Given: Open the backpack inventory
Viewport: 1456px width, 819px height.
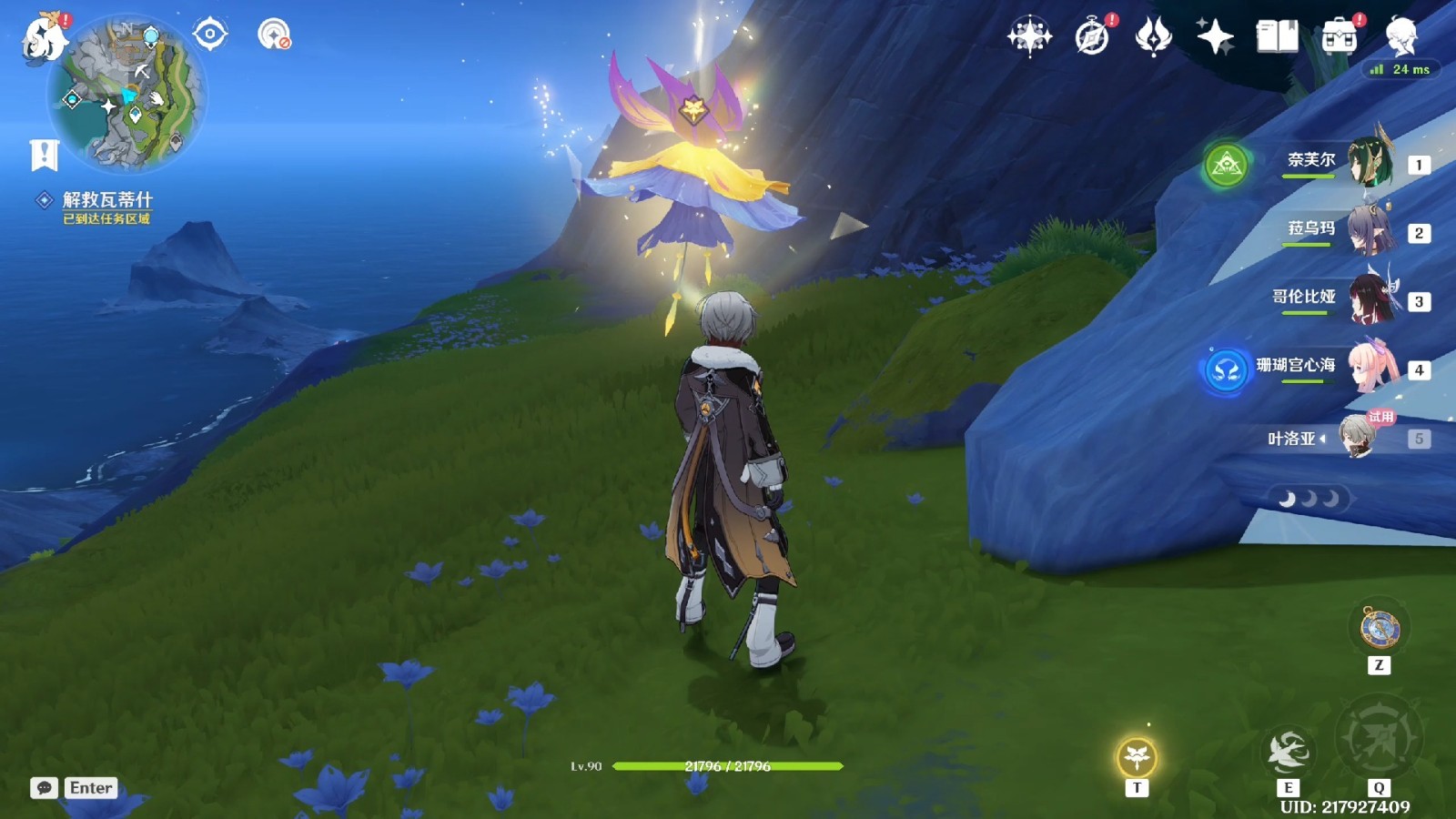Looking at the screenshot, I should [x=1339, y=37].
